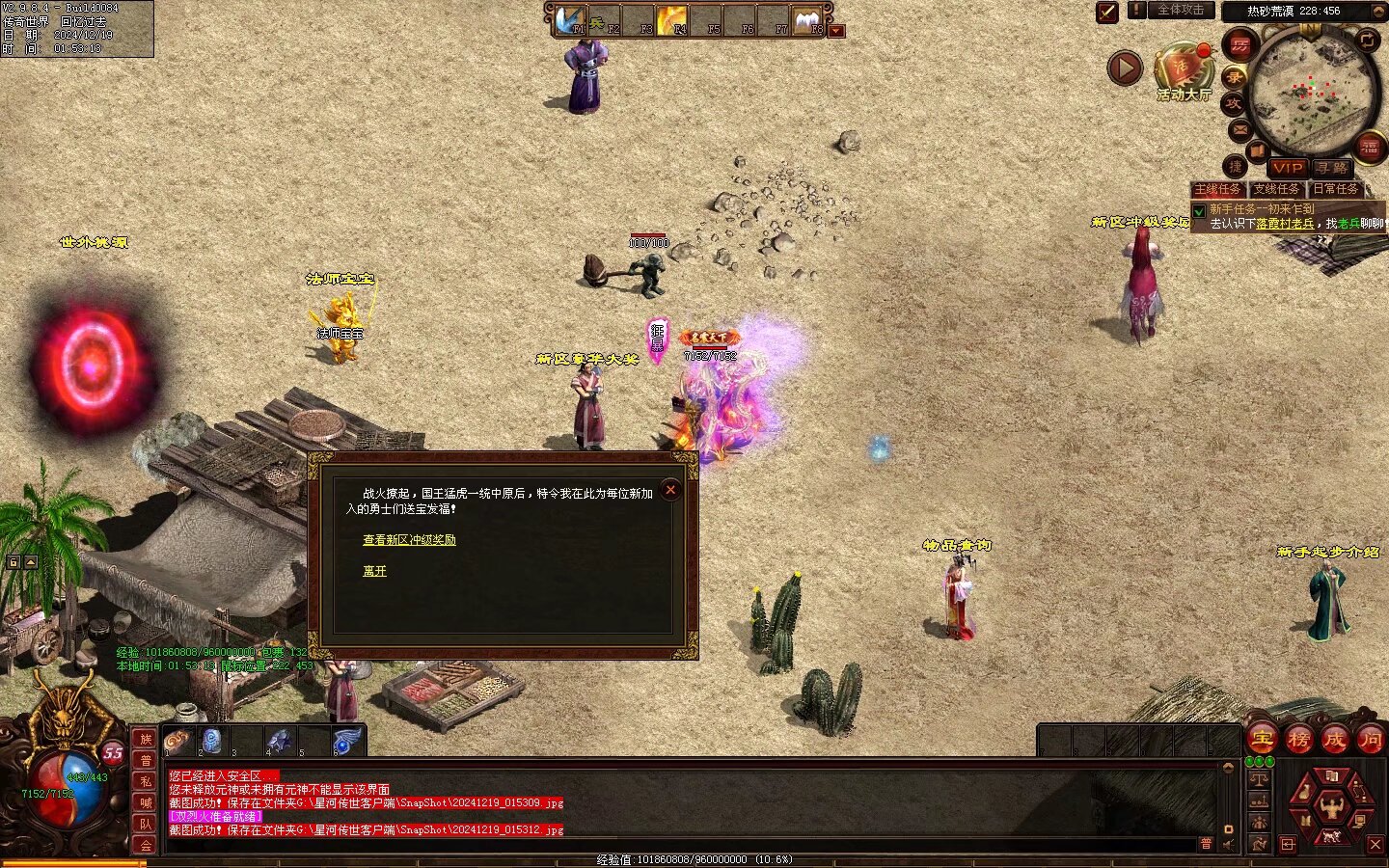Switch to the 主线任务 tab
Screen dimensions: 1389x868
1217,189
